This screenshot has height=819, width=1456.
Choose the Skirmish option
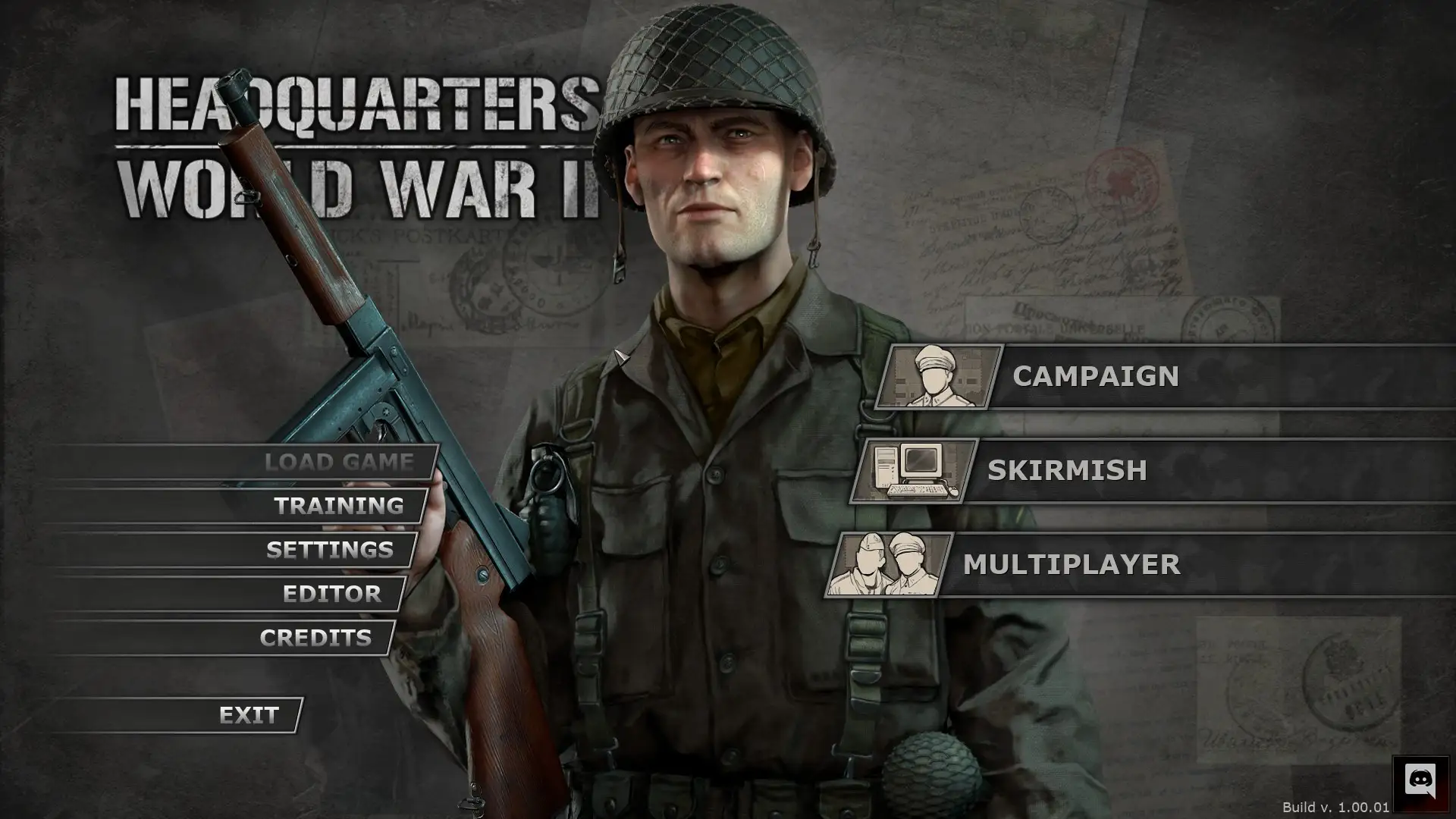click(x=1066, y=471)
